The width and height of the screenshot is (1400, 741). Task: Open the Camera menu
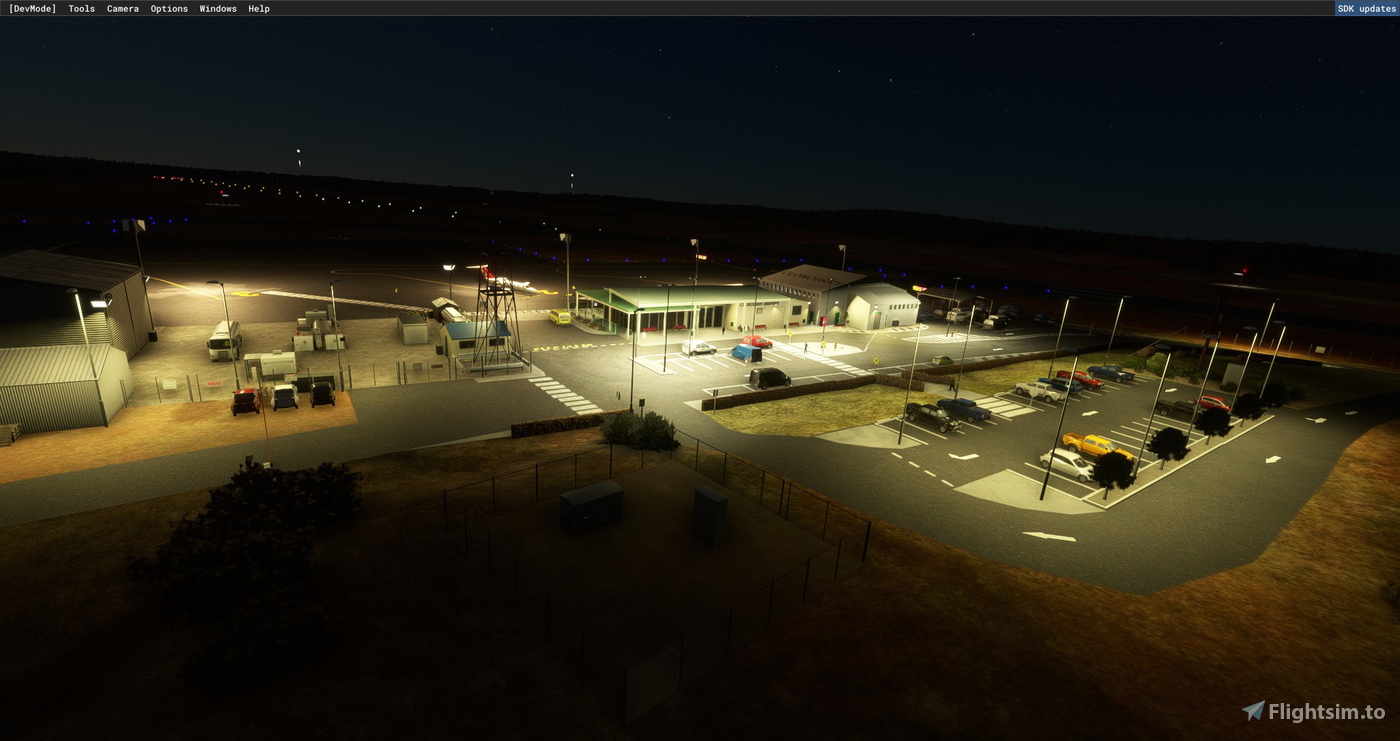(122, 8)
